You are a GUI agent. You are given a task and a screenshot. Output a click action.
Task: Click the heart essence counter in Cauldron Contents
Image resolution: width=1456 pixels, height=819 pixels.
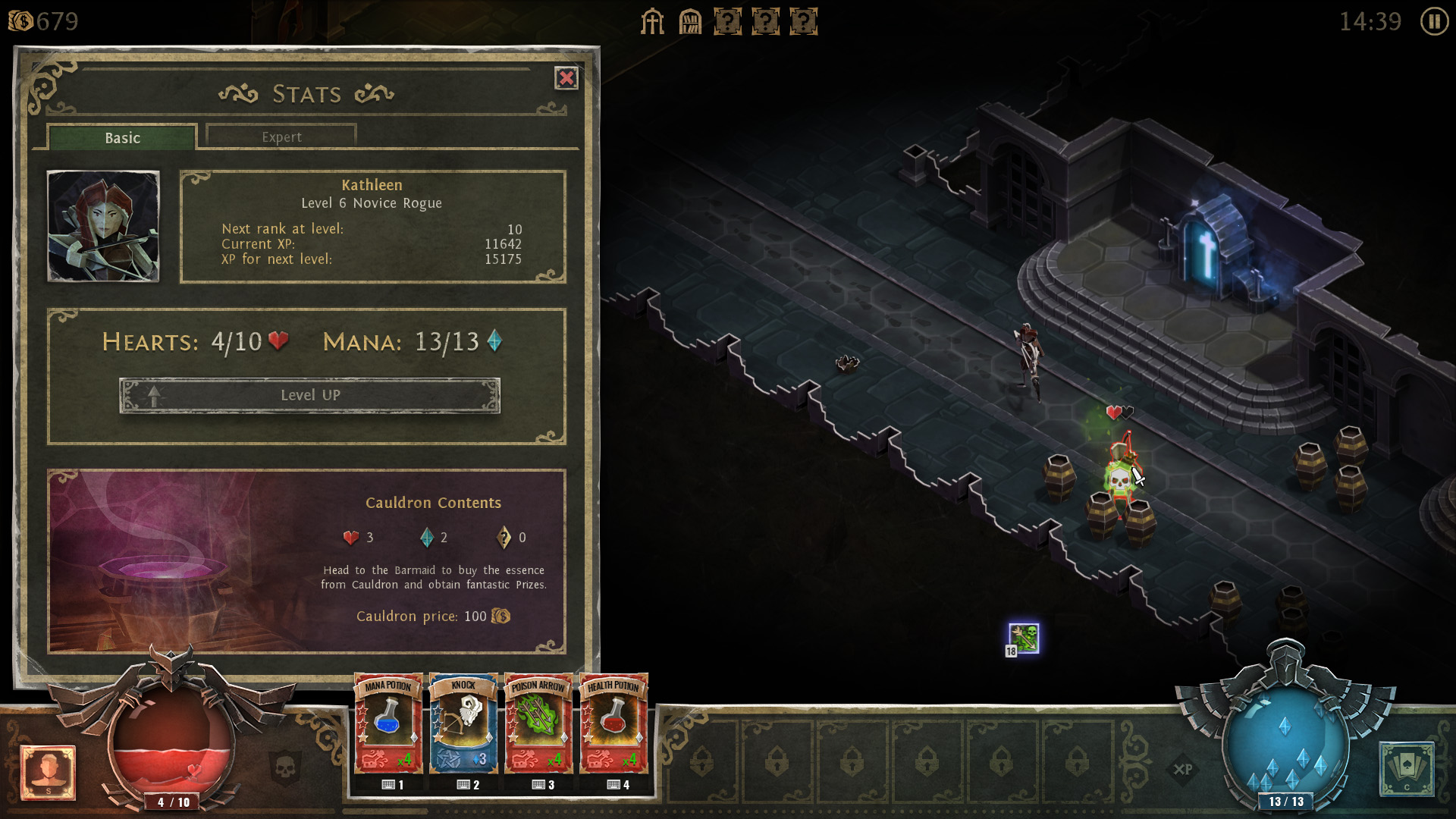pyautogui.click(x=357, y=538)
